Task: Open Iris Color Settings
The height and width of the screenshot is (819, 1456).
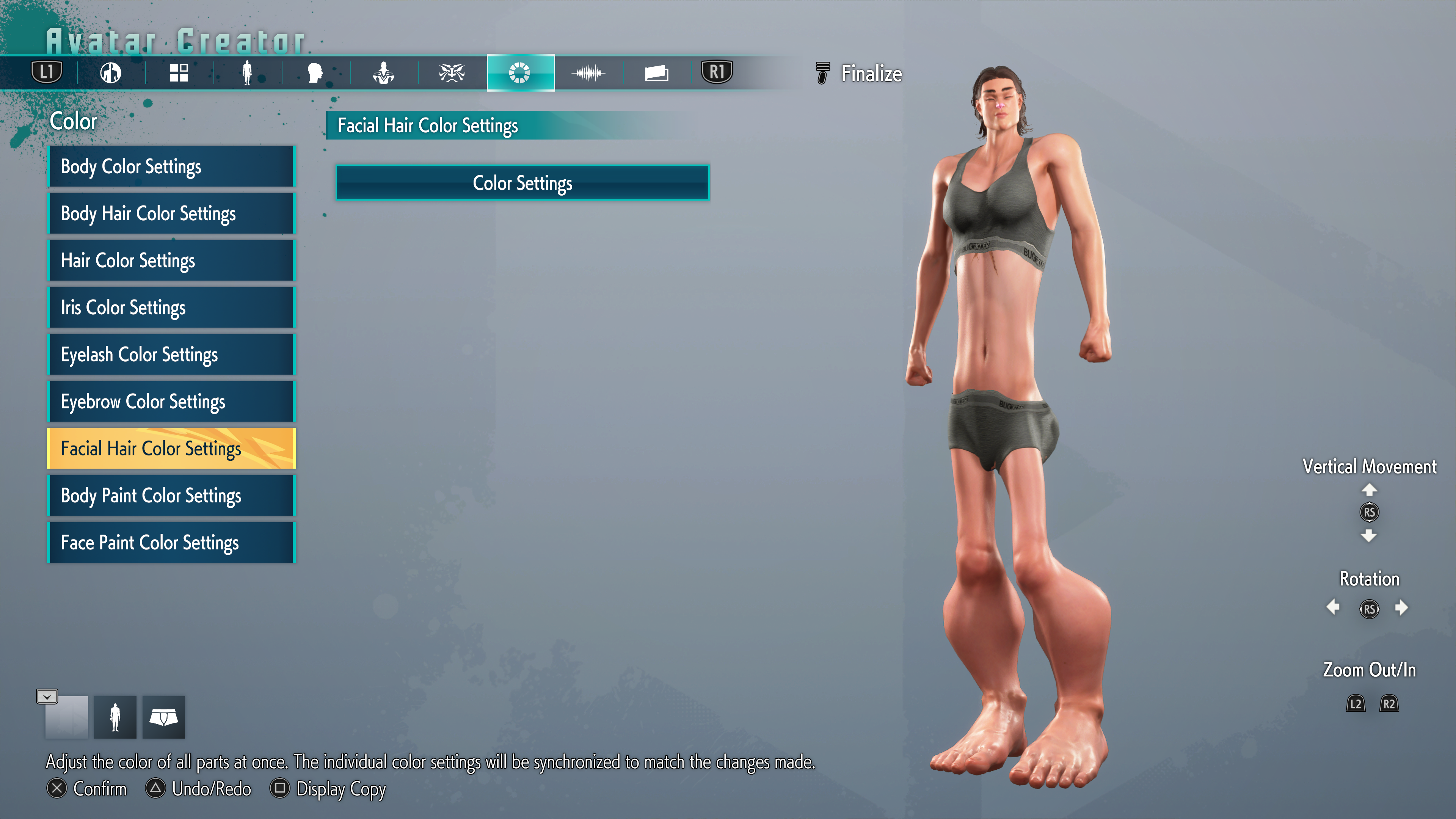Action: point(171,308)
